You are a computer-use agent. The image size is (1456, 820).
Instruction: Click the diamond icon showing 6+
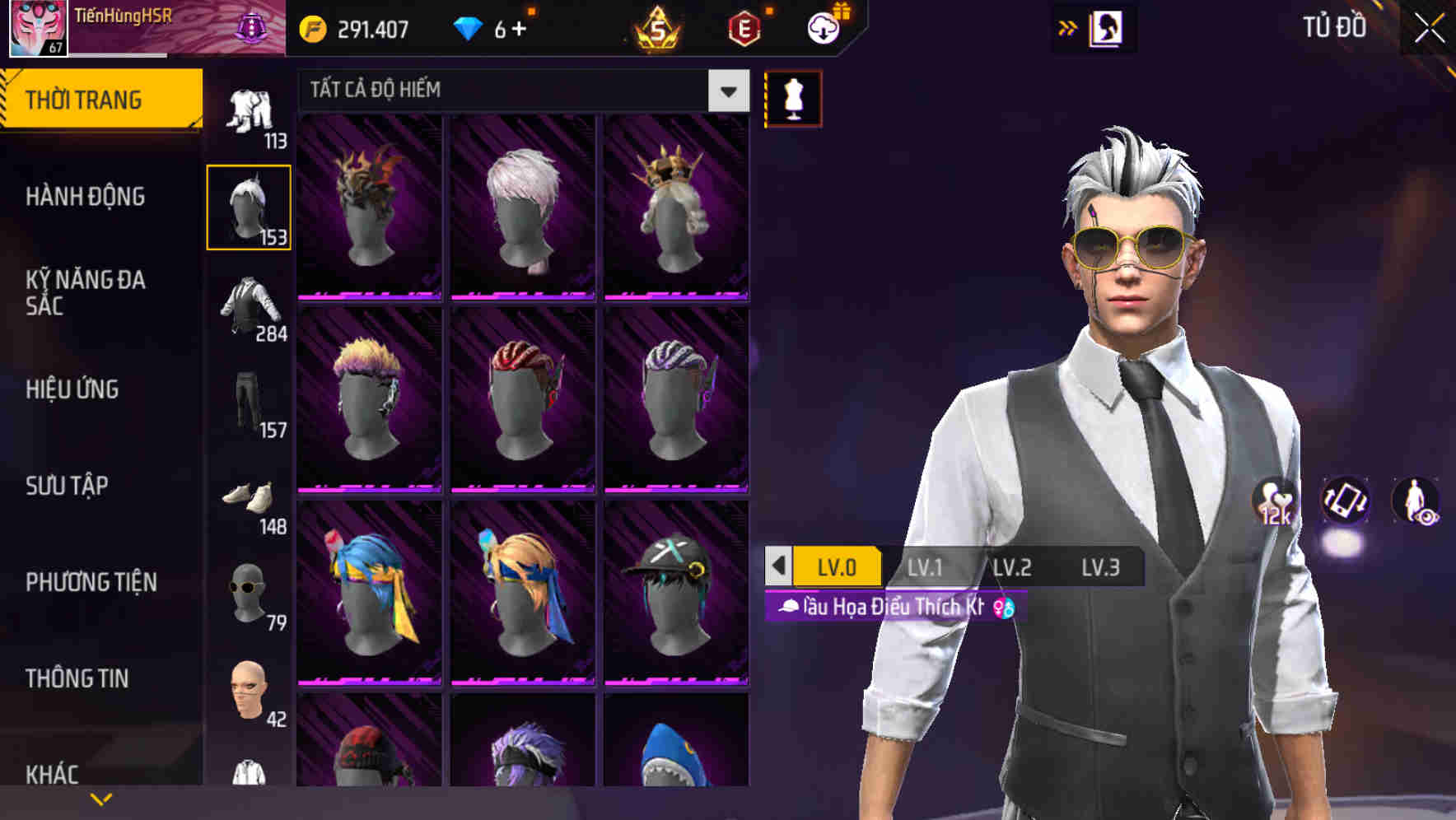pos(471,27)
